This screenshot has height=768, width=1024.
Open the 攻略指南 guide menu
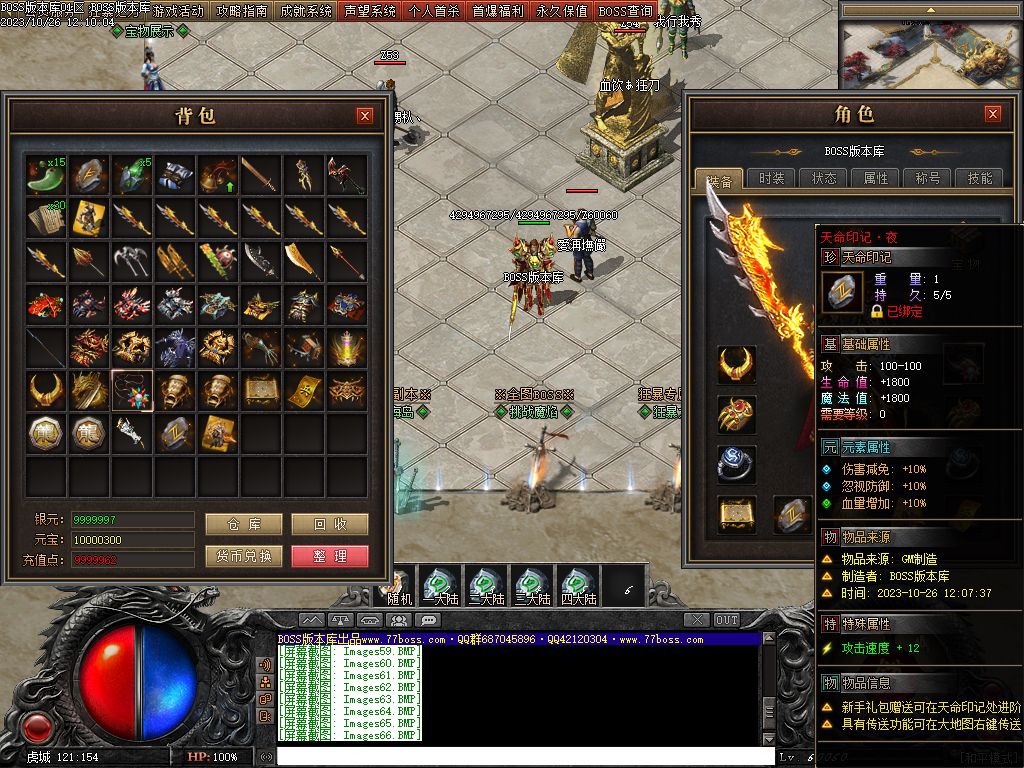pyautogui.click(x=242, y=11)
